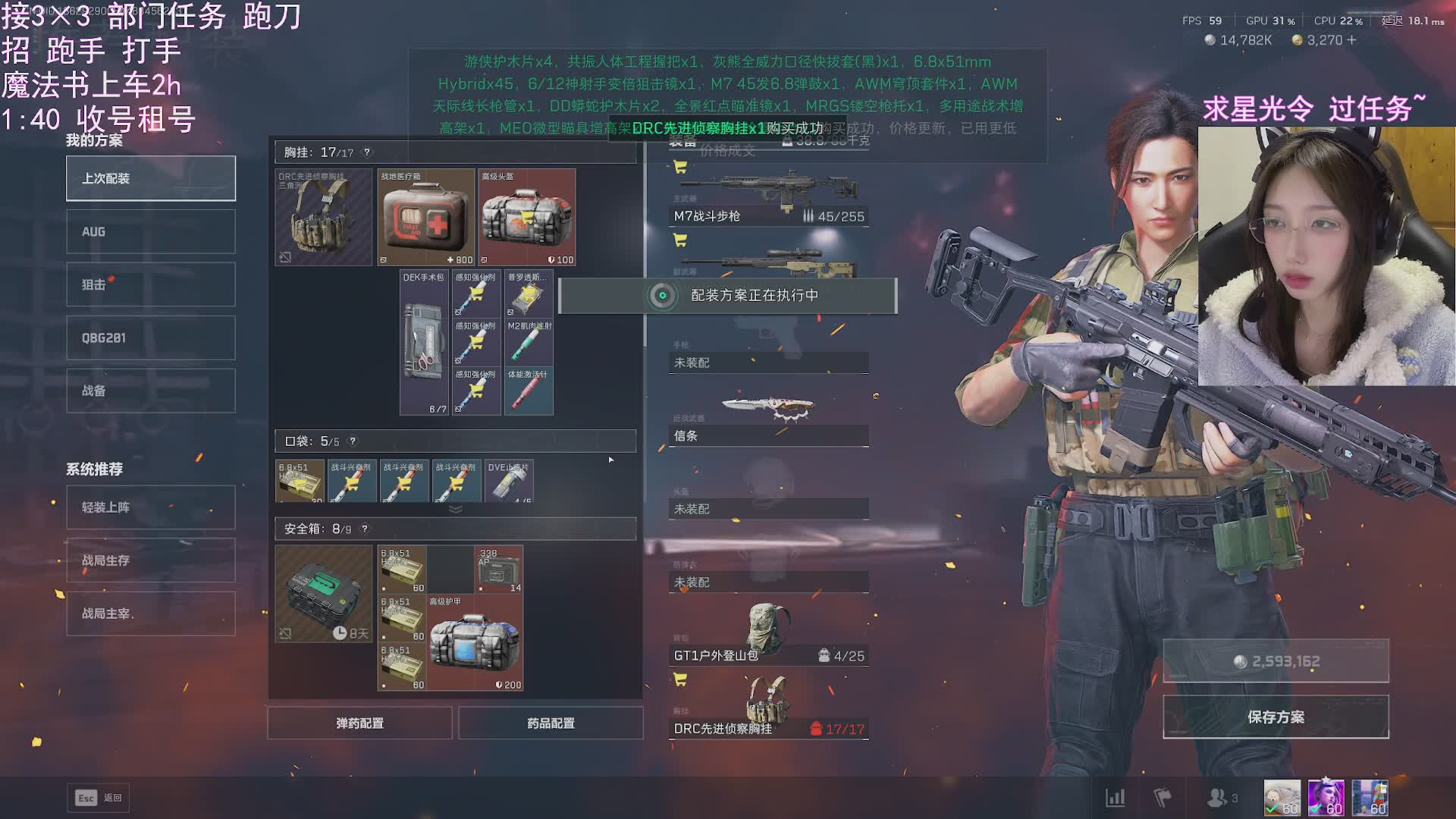Go back with the 返回 button
Image resolution: width=1456 pixels, height=819 pixels.
tap(99, 798)
